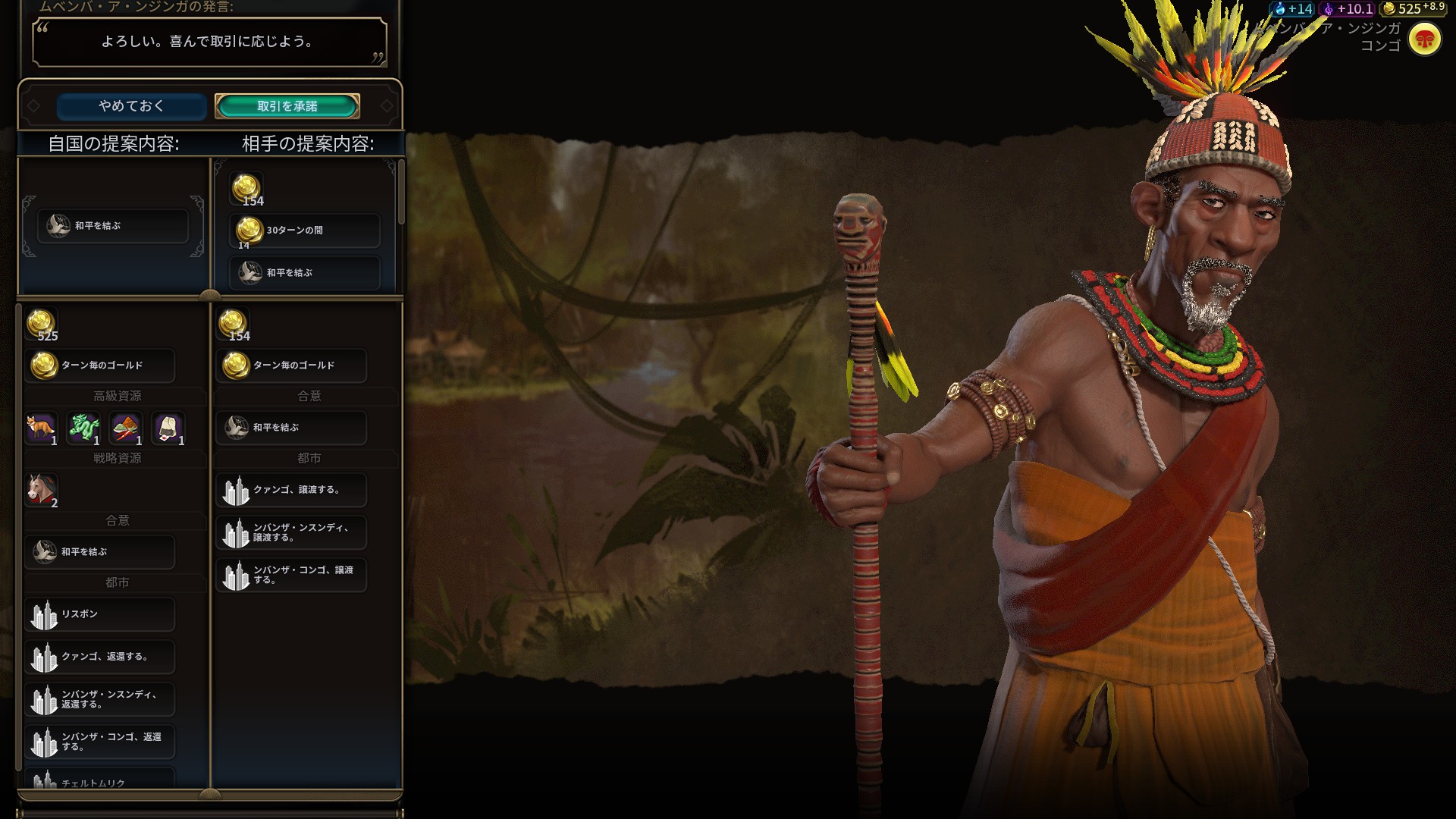Choose クァンゴ、返還する city item
Screen dimensions: 1456x819
click(100, 657)
